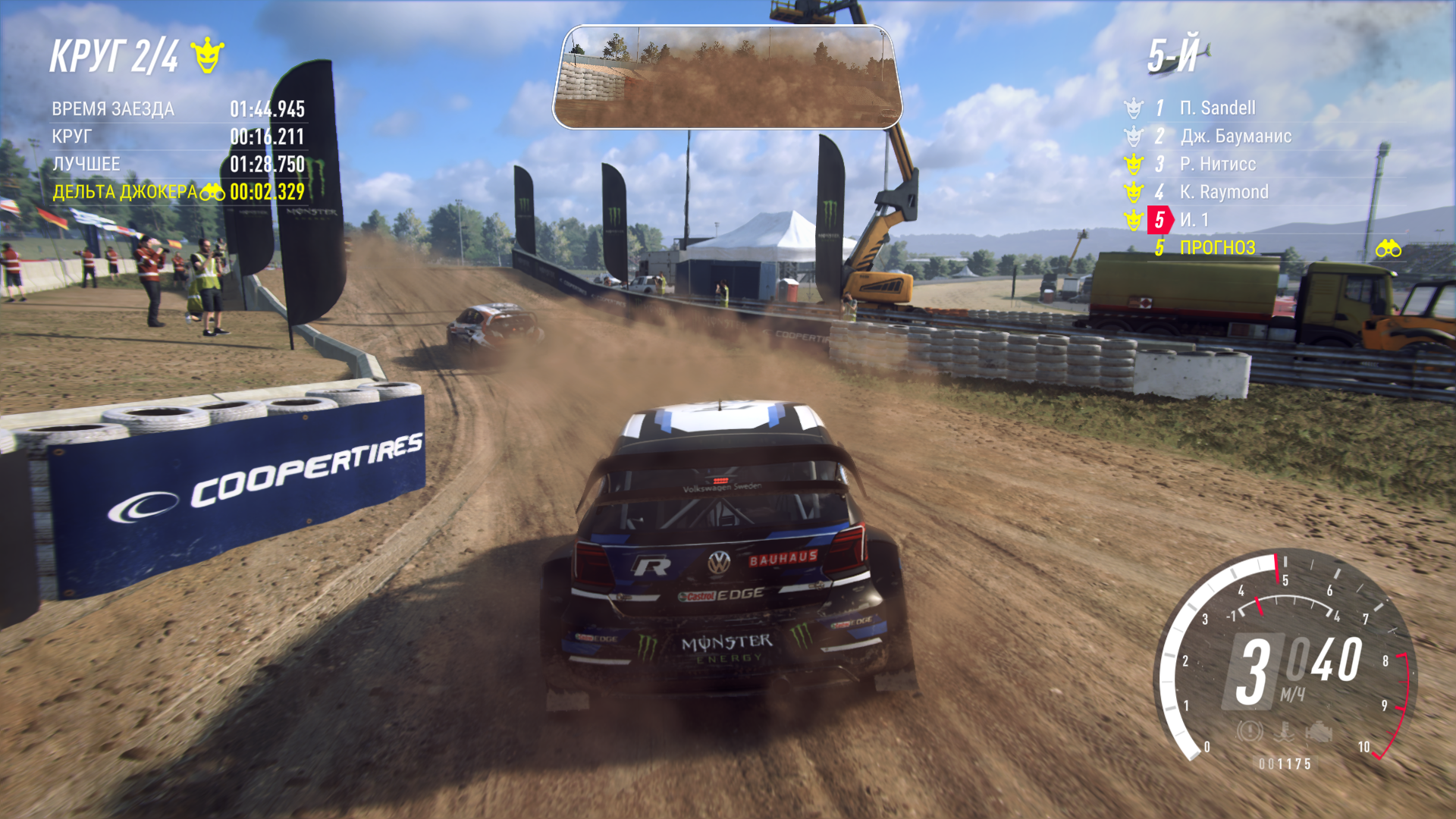
Task: Click the highlighted player row И. 1
Action: click(x=1194, y=220)
